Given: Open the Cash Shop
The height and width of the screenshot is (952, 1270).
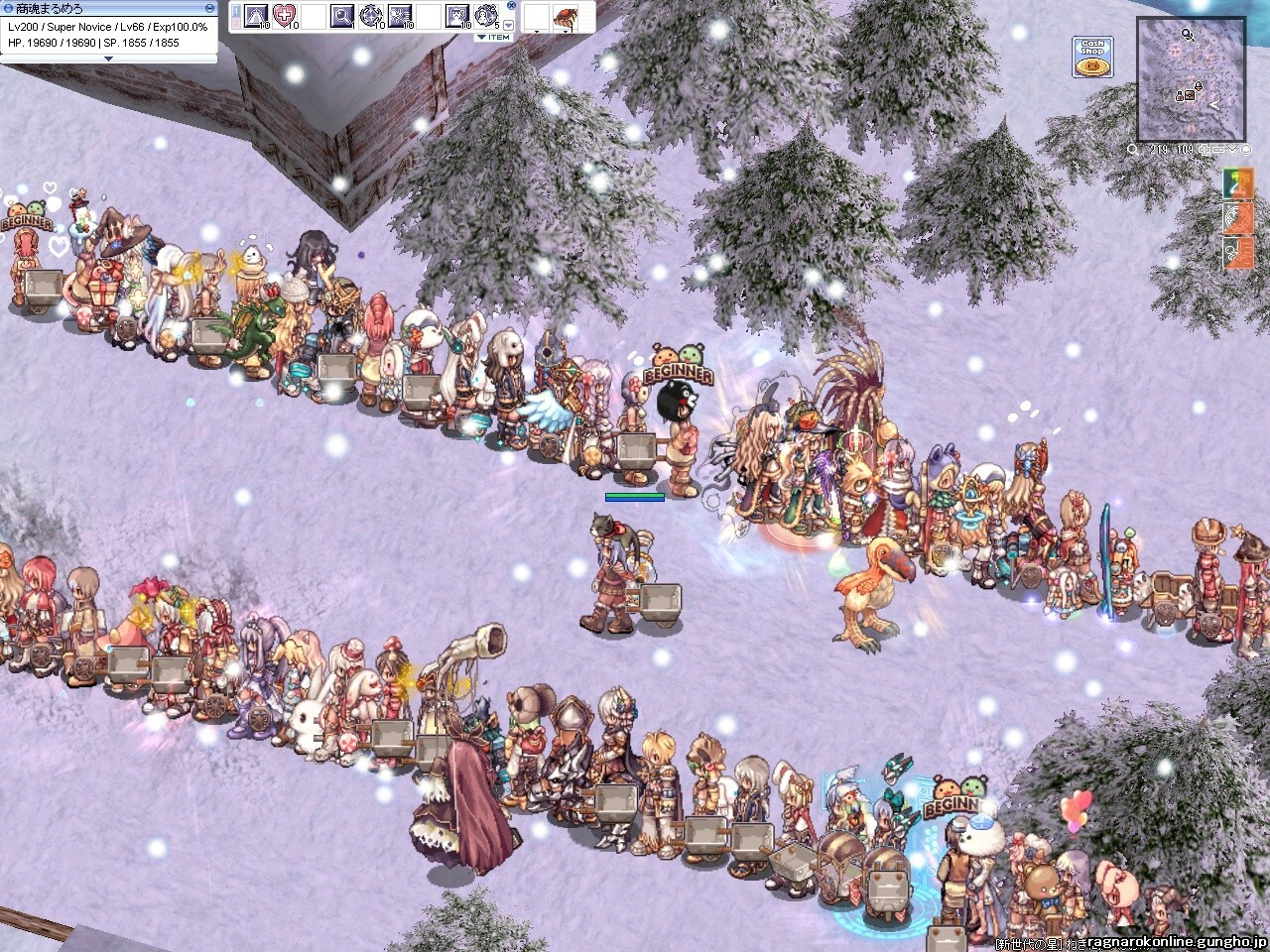Looking at the screenshot, I should 1092,57.
